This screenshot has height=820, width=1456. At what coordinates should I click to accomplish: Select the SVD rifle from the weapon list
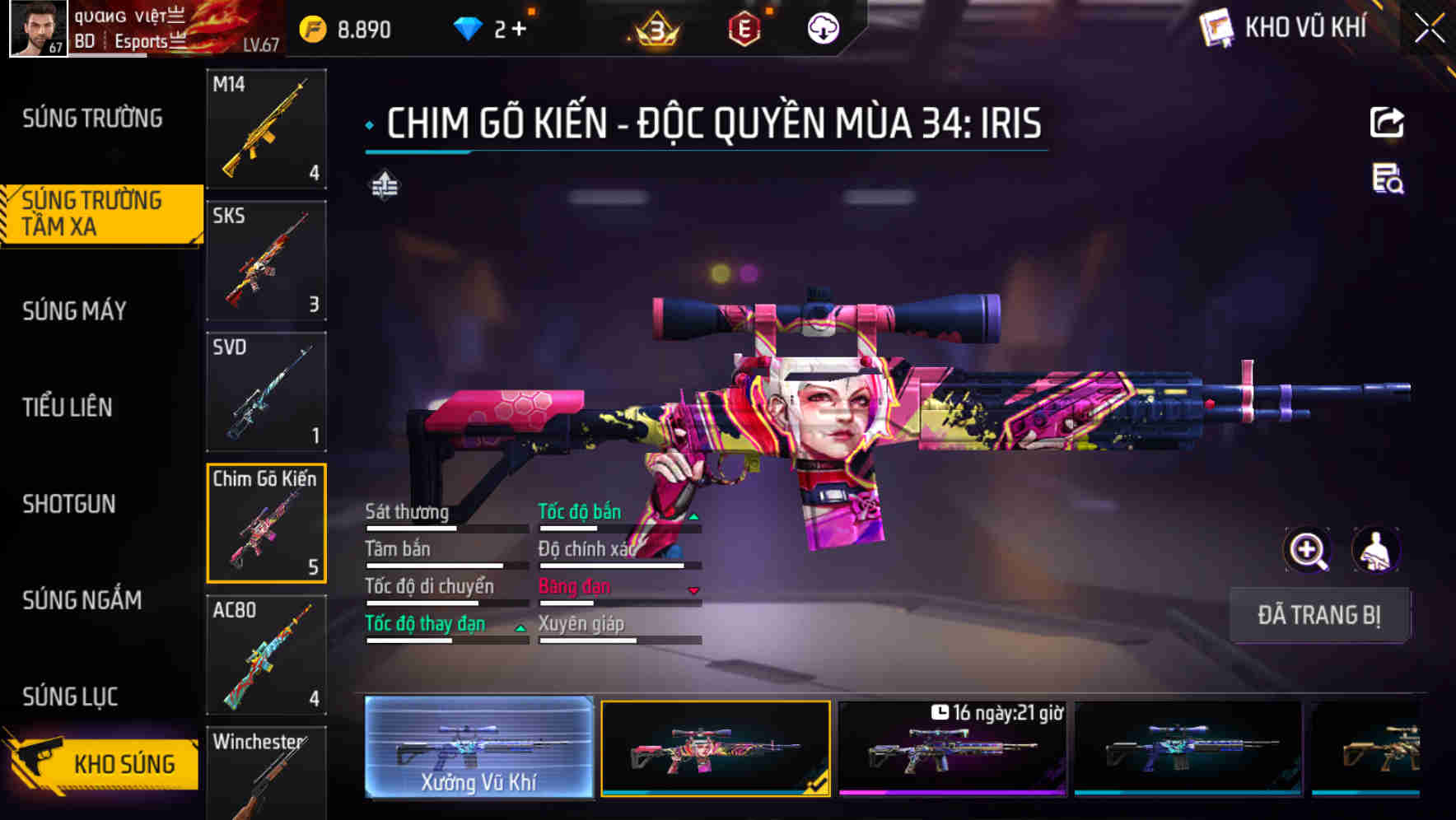265,390
